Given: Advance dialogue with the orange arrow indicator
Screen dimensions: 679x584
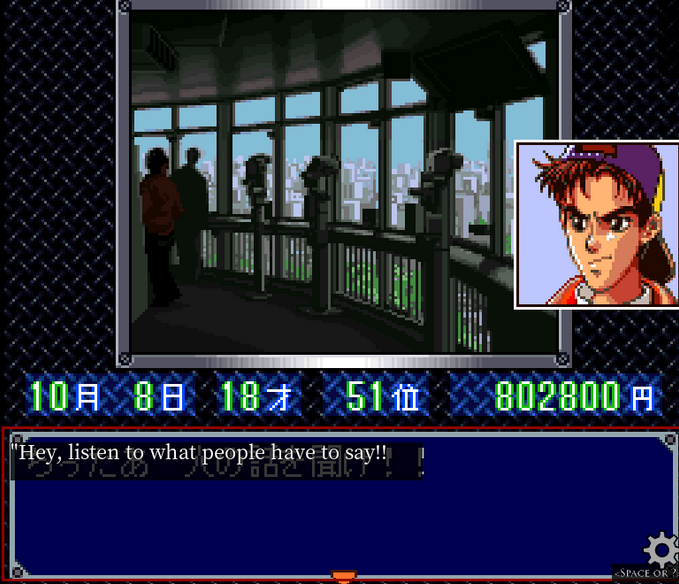Looking at the screenshot, I should (x=343, y=576).
